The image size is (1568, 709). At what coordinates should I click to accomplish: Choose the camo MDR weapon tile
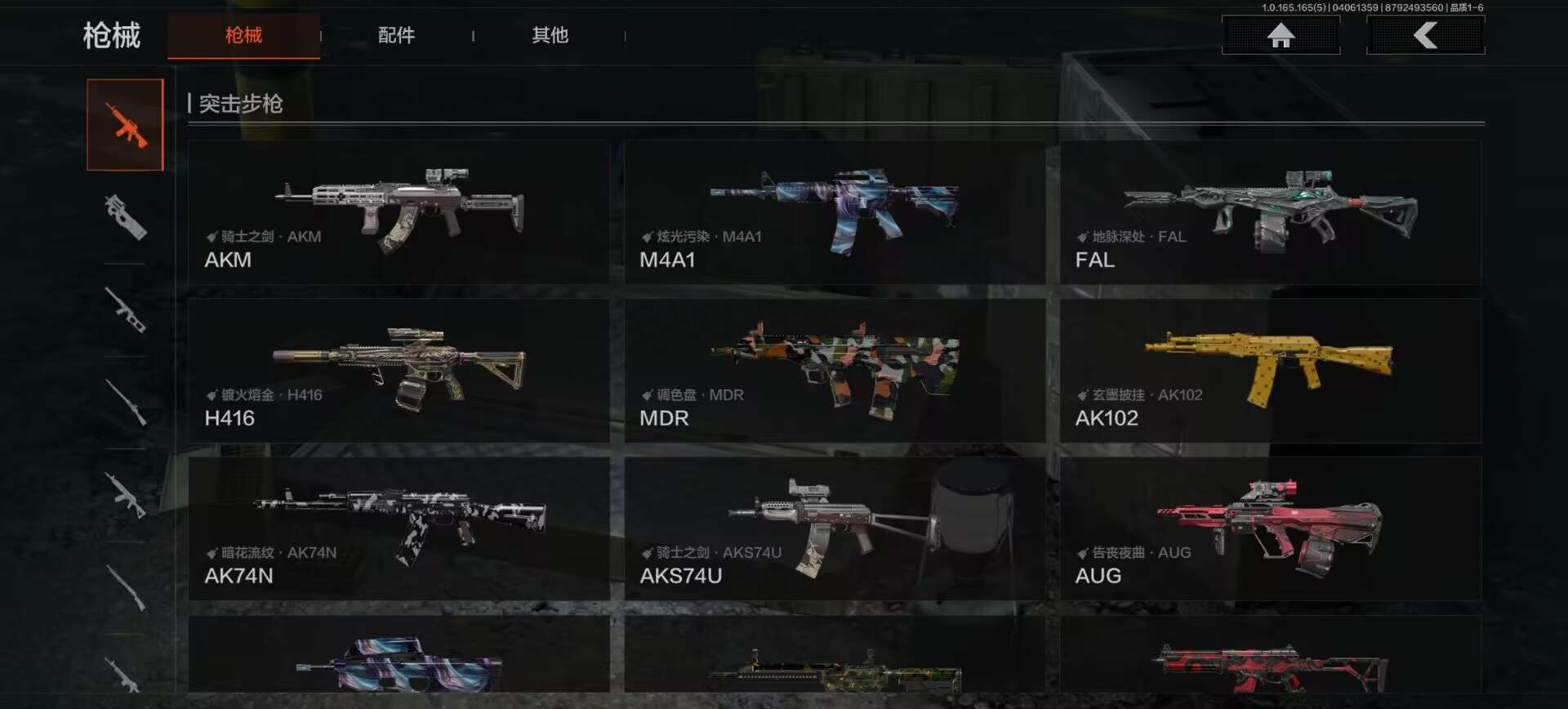(835, 371)
